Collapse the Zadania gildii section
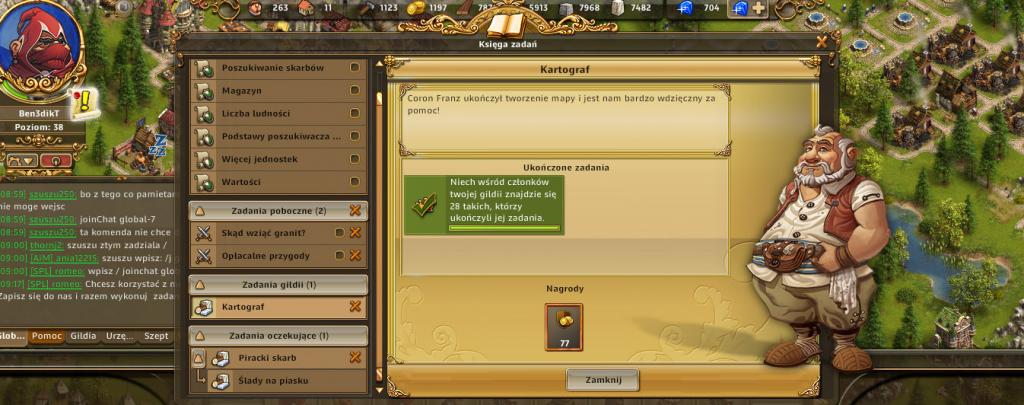Screen dimensions: 1024x405 (199, 285)
